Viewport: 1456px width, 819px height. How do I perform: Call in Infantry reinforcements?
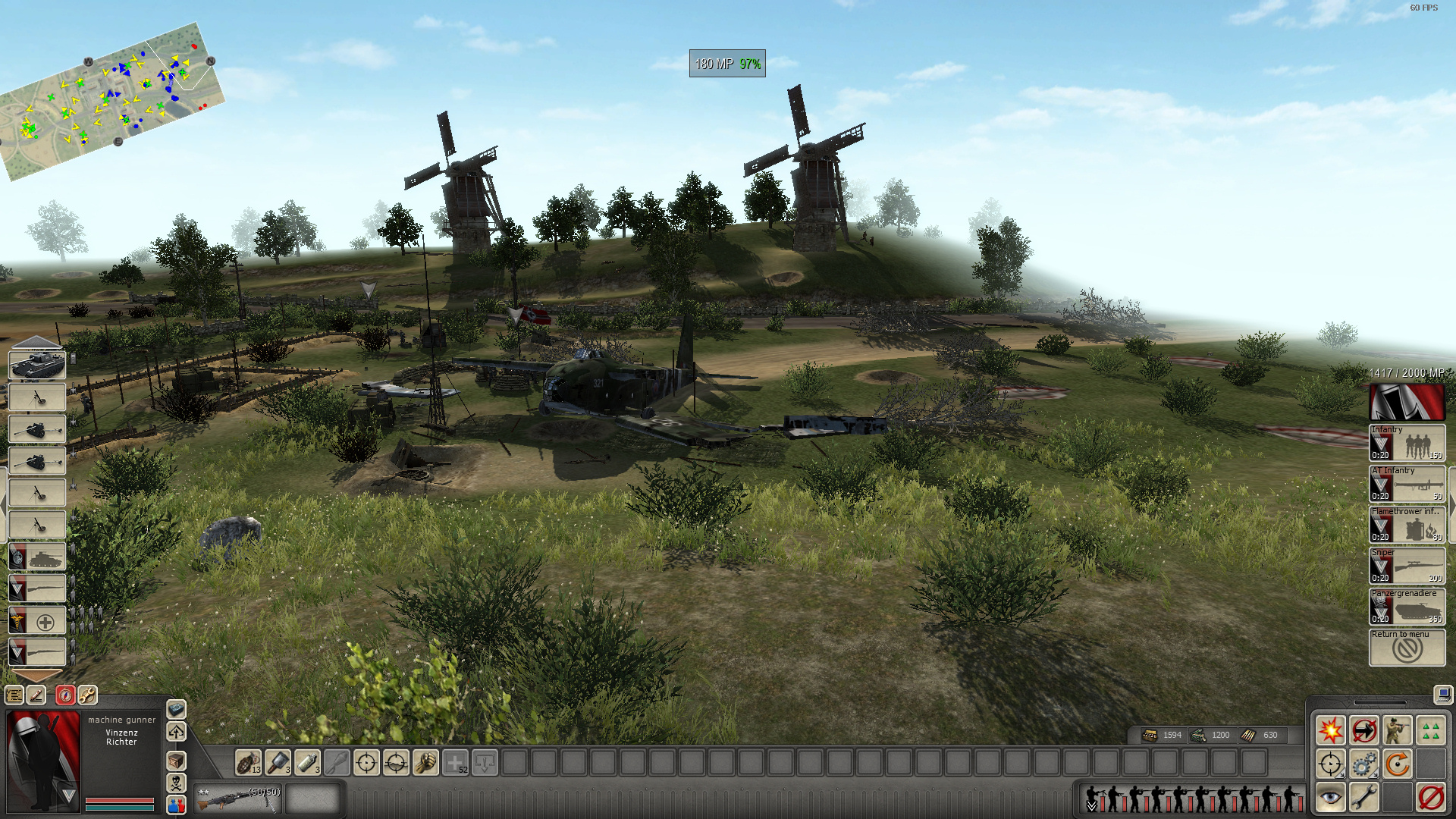(x=1407, y=443)
